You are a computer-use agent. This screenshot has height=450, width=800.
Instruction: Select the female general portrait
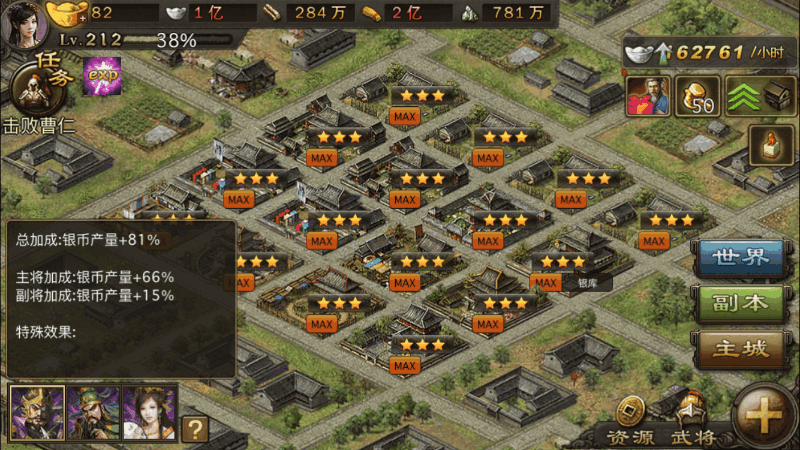[149, 413]
